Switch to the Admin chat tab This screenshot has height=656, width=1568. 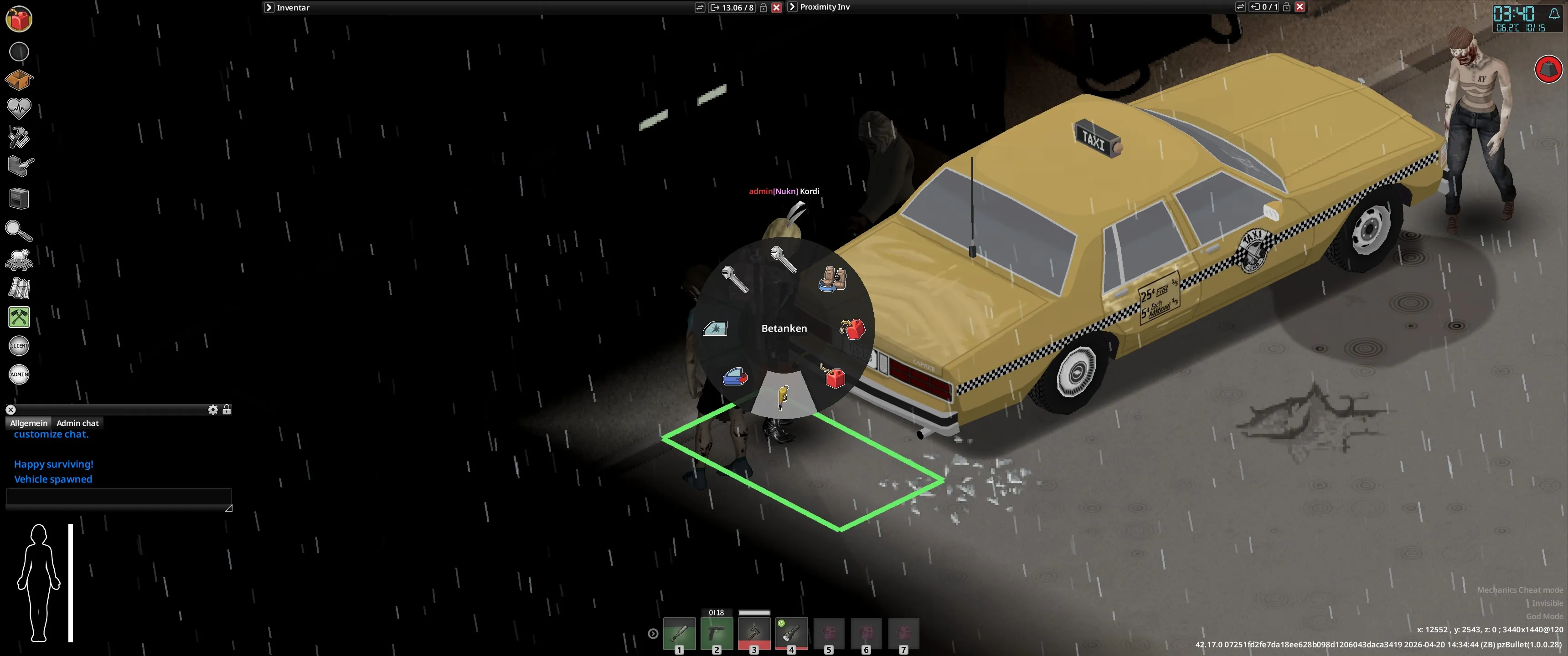click(77, 423)
